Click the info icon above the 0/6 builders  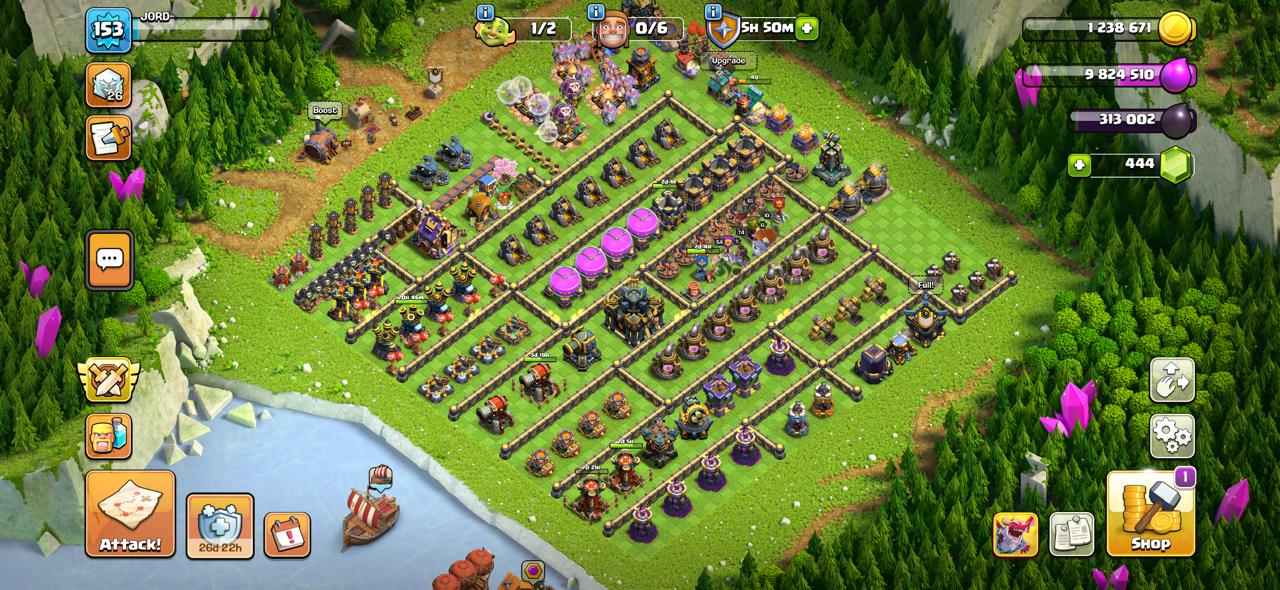pos(596,13)
